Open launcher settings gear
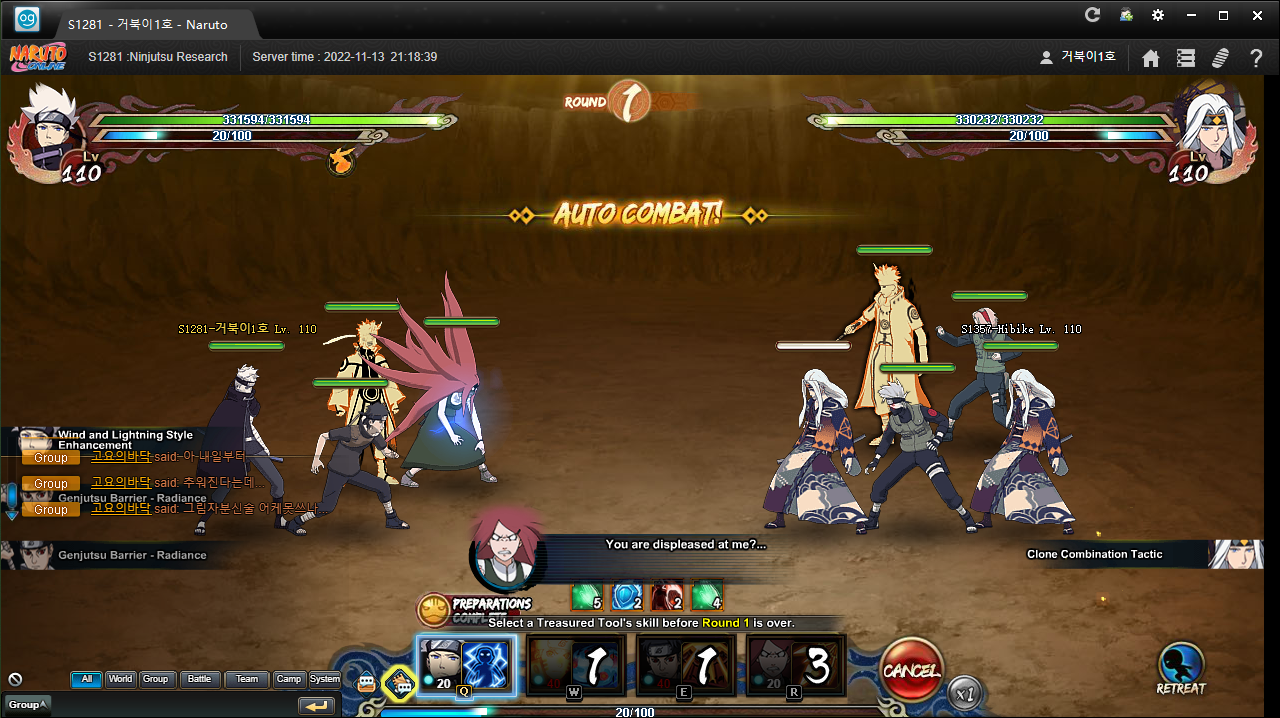This screenshot has width=1280, height=718. pyautogui.click(x=1158, y=15)
